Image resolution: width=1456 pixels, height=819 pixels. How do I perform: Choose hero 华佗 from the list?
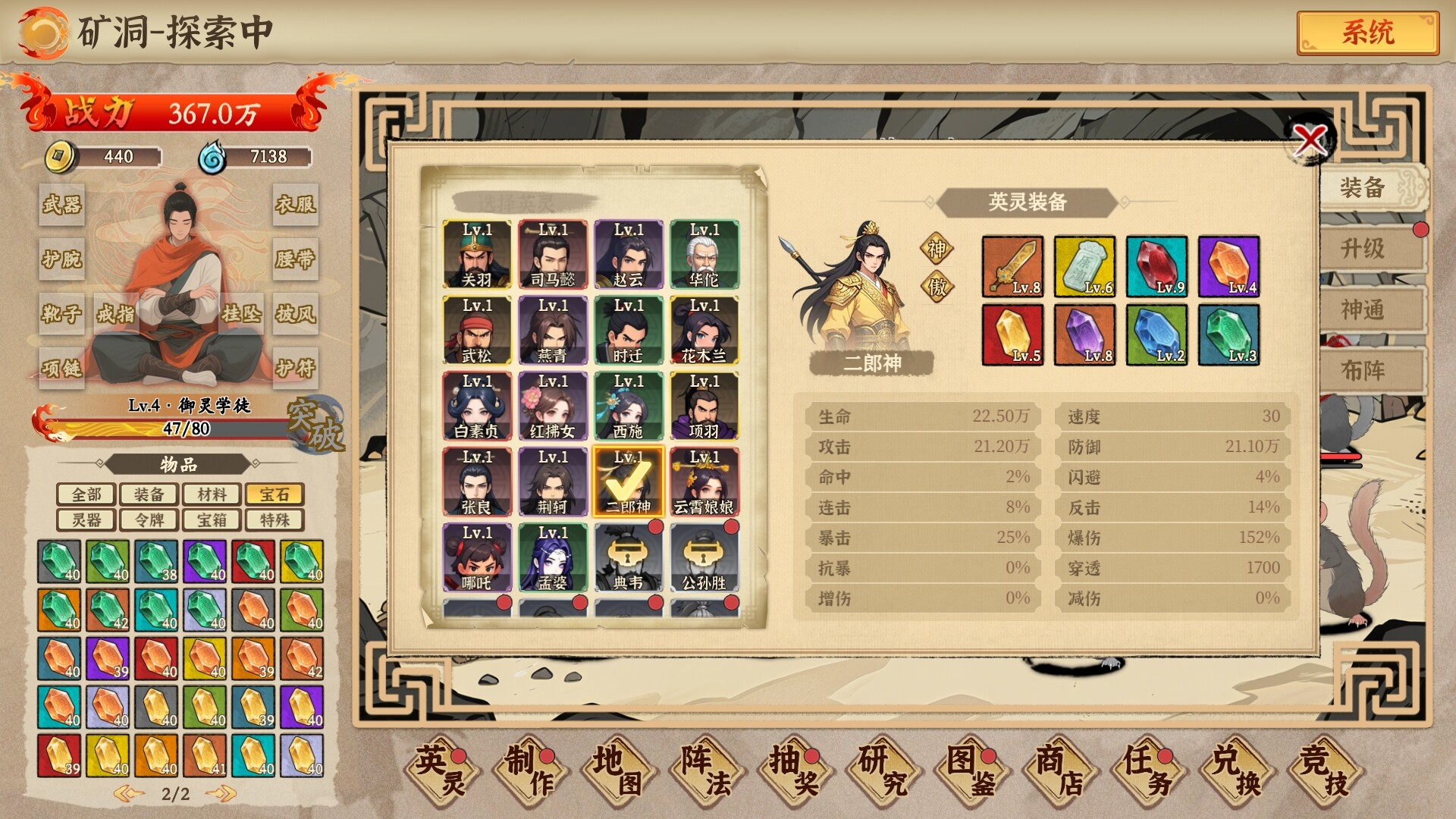[x=704, y=255]
